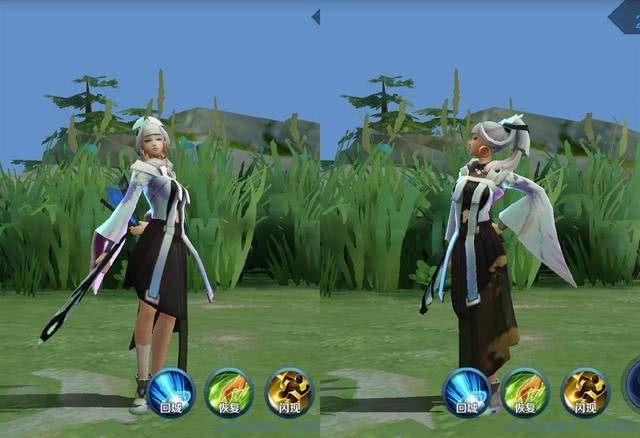The image size is (640, 438).
Task: Cast 闪现 flash in the left screenshot
Action: pyautogui.click(x=289, y=391)
